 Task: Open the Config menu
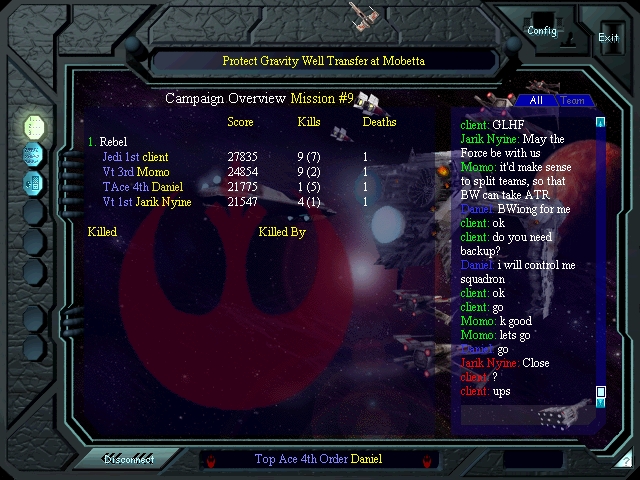click(x=542, y=30)
